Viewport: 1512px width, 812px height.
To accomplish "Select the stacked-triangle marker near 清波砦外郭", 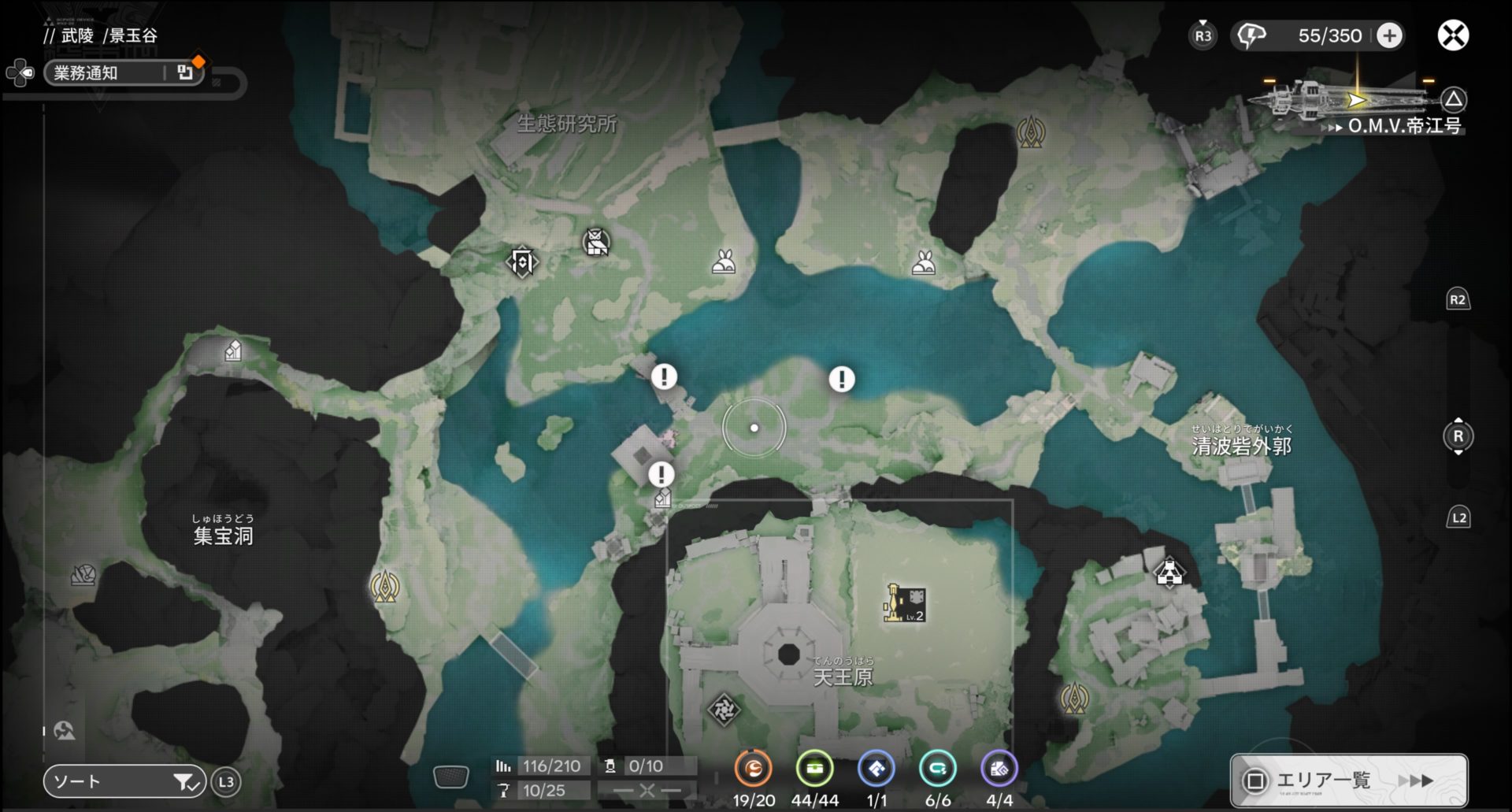I will point(1169,573).
